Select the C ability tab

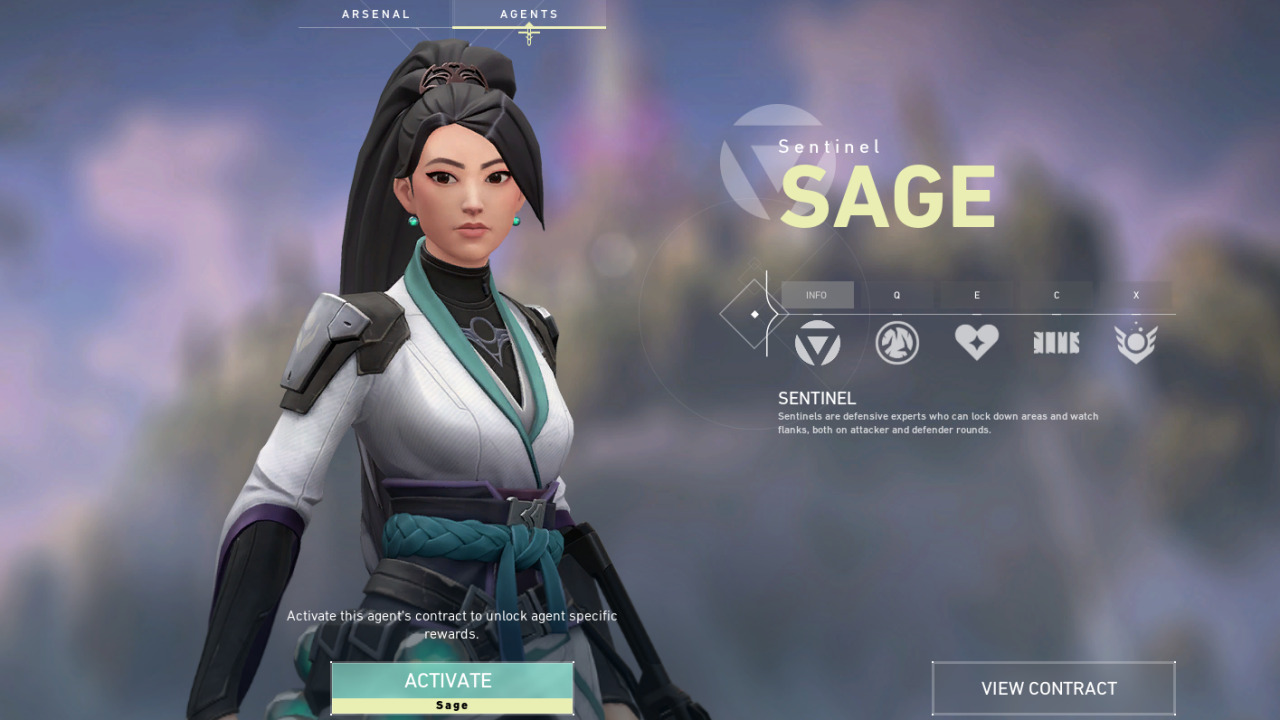1056,295
